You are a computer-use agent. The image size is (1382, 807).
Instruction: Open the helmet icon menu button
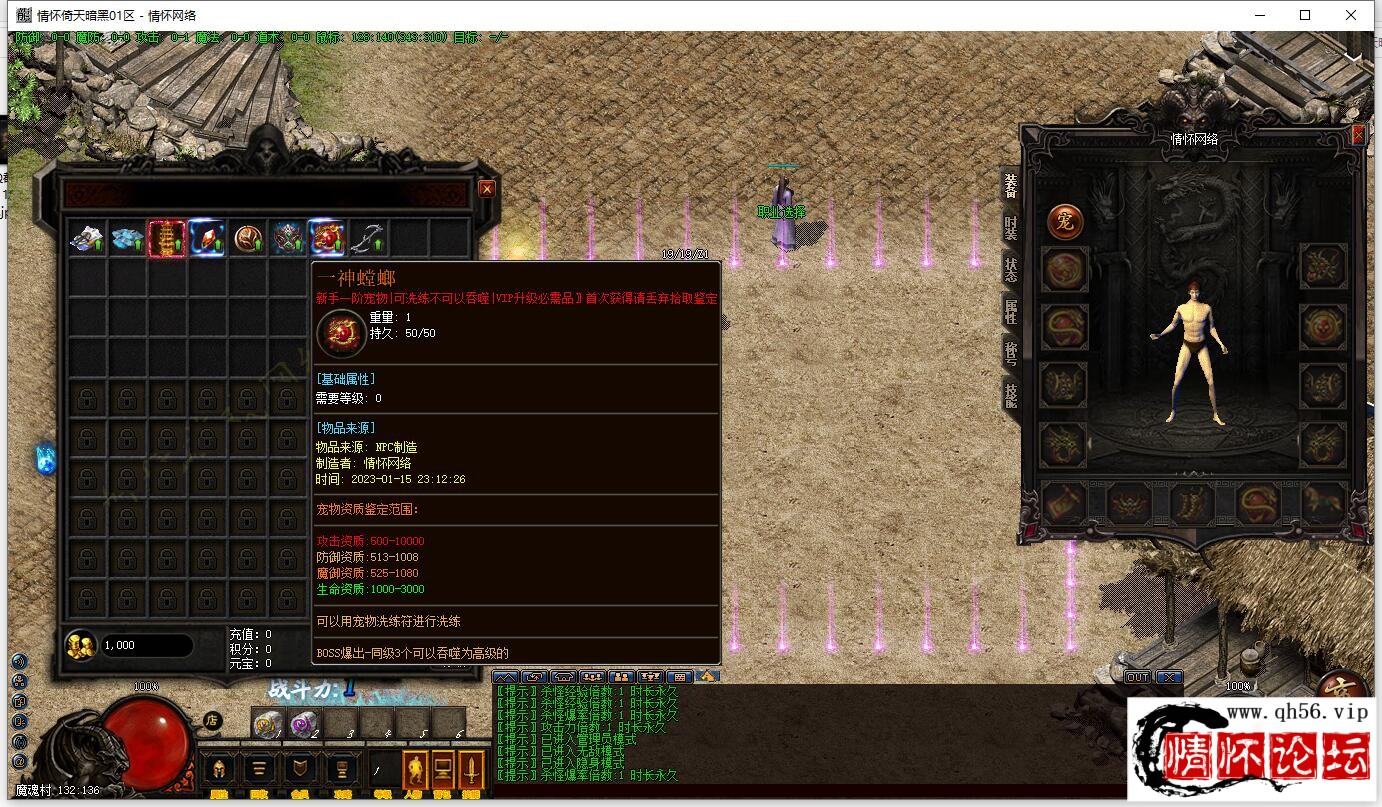click(219, 770)
